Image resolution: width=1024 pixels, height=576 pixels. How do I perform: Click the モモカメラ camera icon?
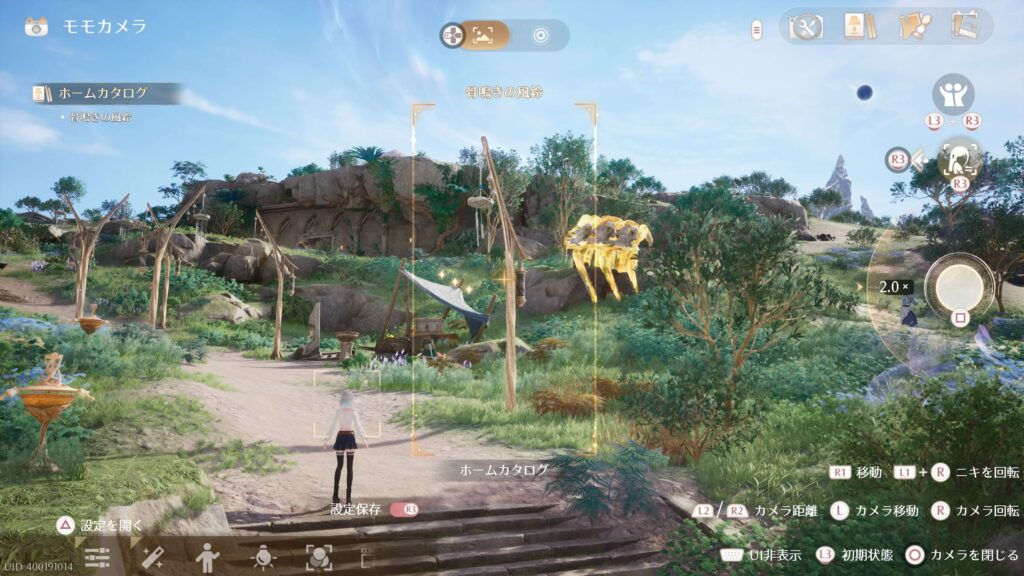[x=37, y=27]
